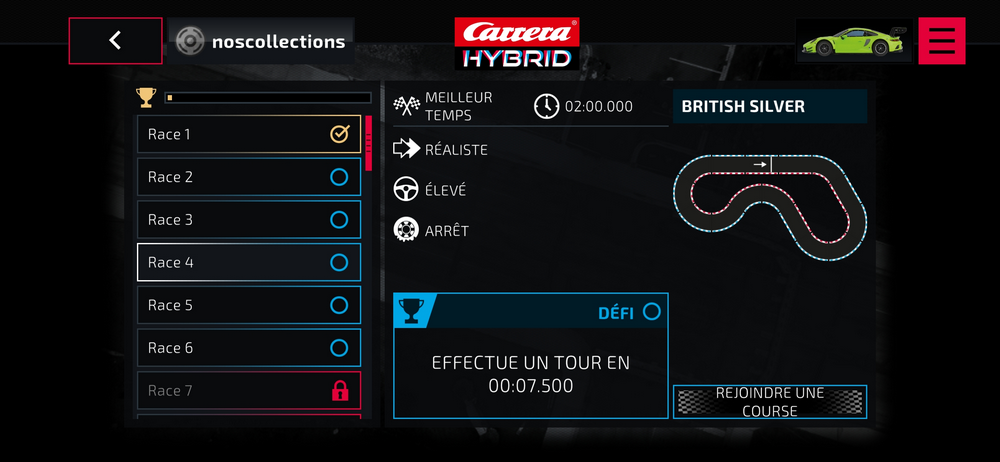Viewport: 1000px width, 462px height.
Task: Select the green car thumbnail
Action: (853, 41)
